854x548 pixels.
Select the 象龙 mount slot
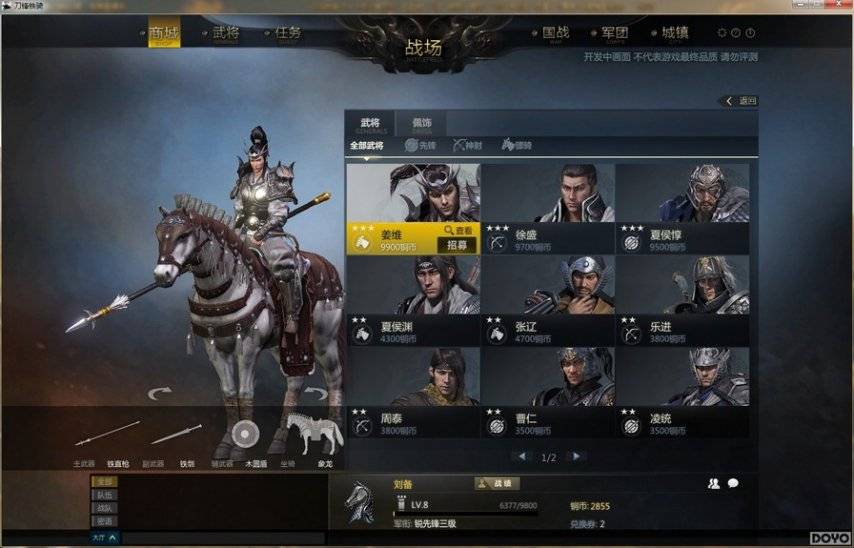coord(314,436)
